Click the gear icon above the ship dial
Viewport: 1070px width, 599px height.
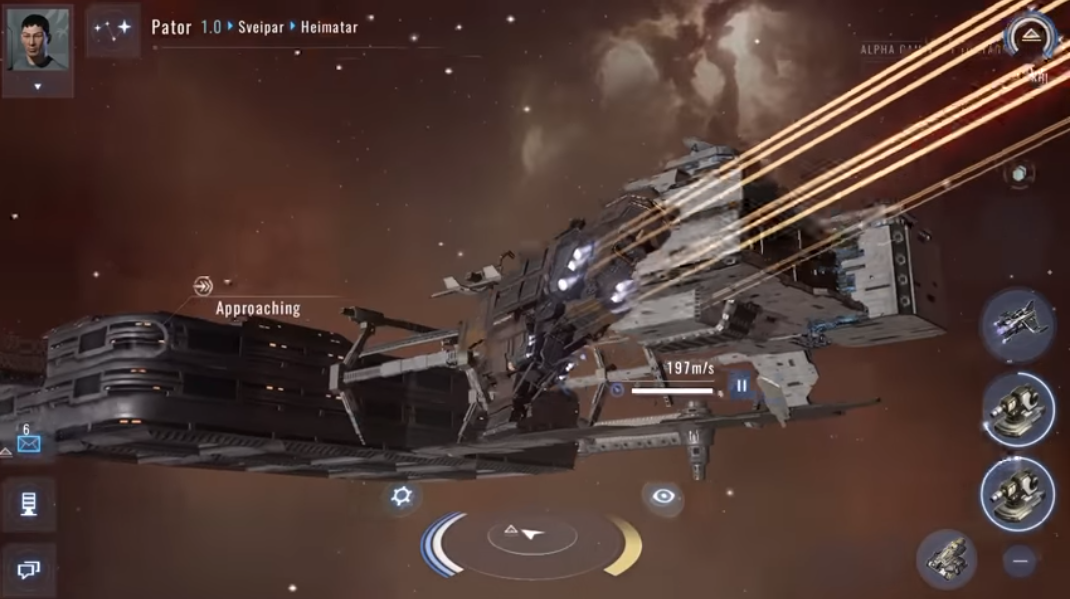[402, 496]
